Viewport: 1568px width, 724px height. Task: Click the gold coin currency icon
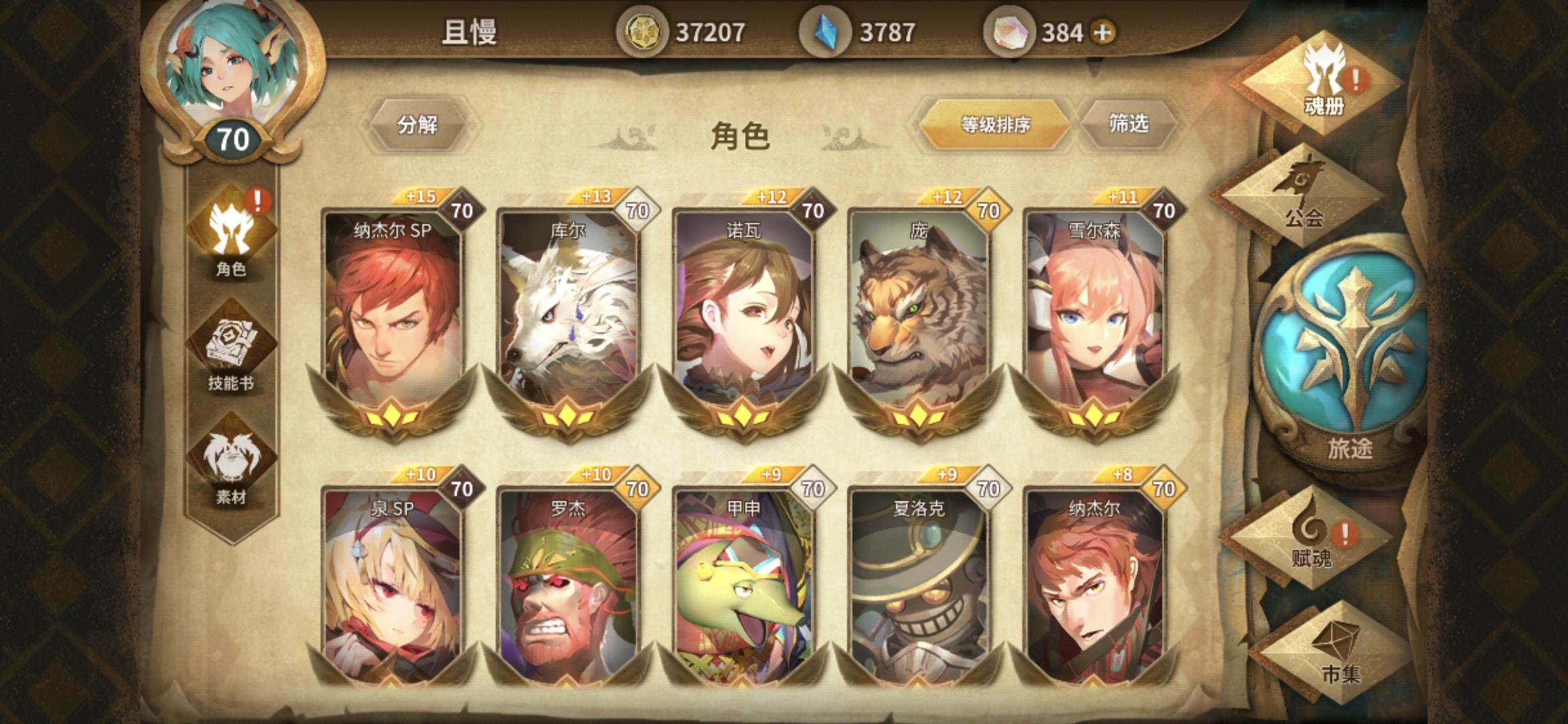[x=645, y=29]
